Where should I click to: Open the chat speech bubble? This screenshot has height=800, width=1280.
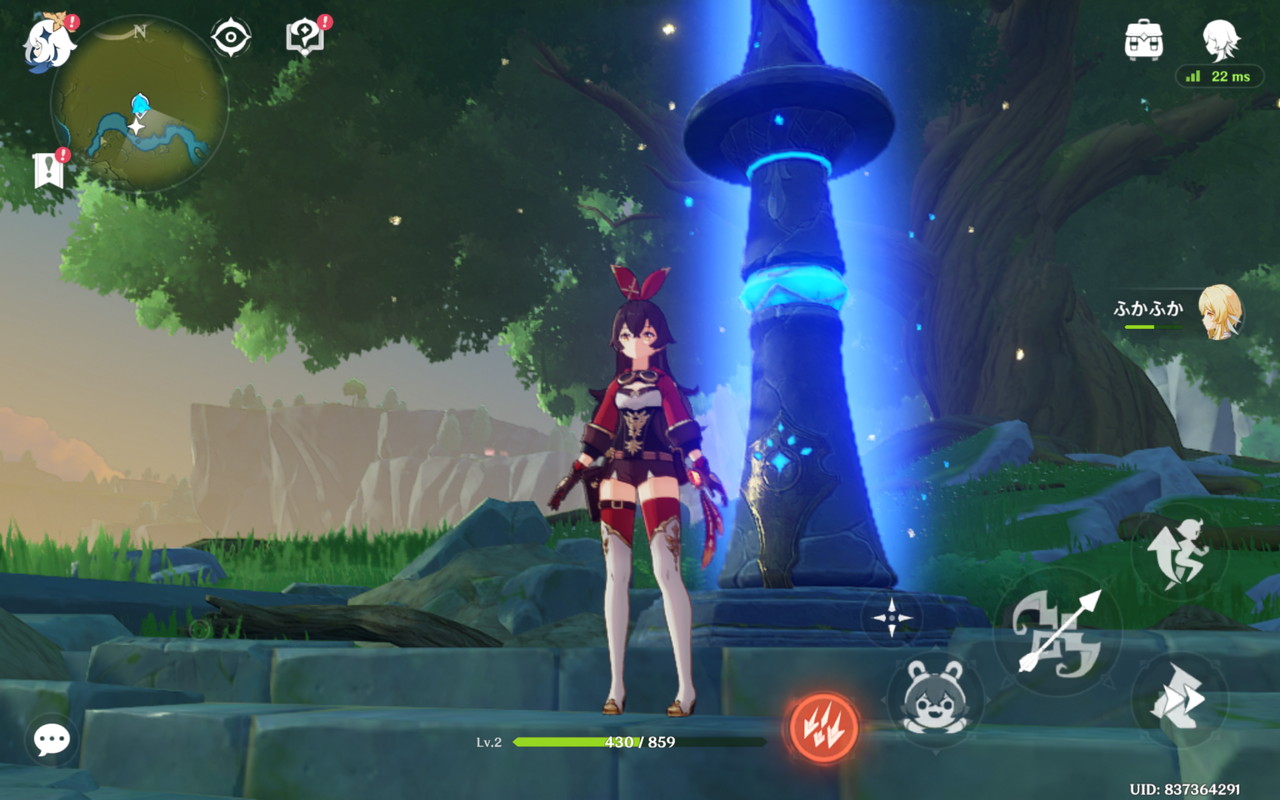tap(51, 740)
